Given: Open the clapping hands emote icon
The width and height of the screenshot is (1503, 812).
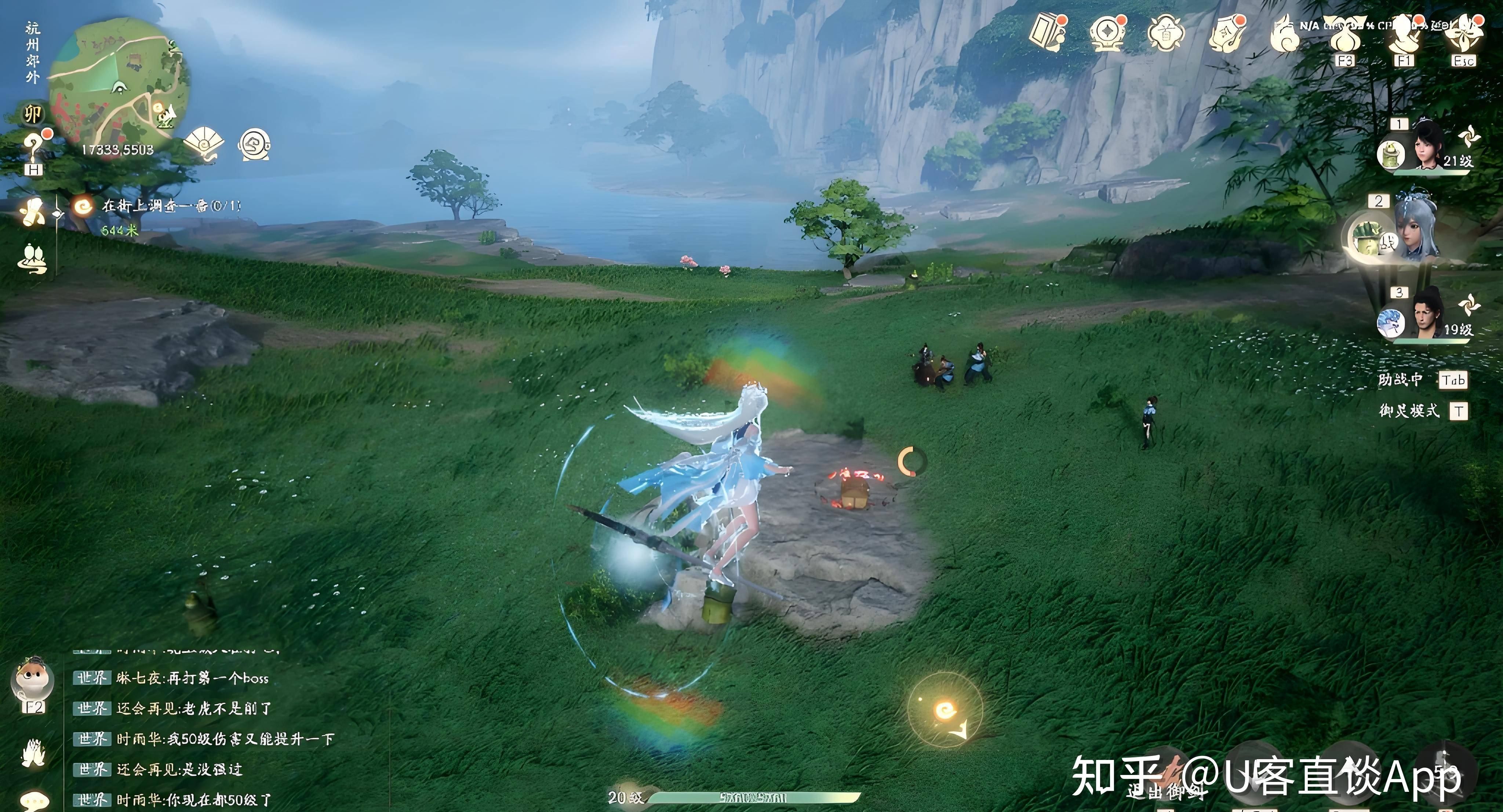Looking at the screenshot, I should [33, 753].
